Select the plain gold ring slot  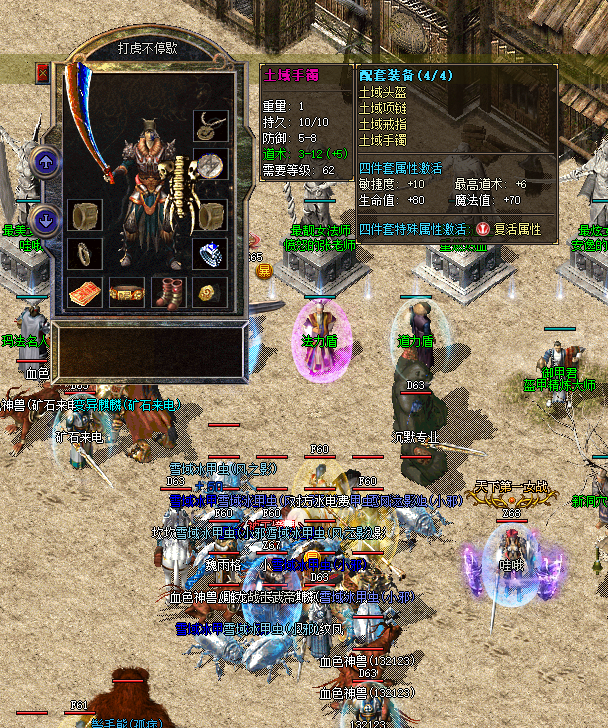(84, 254)
